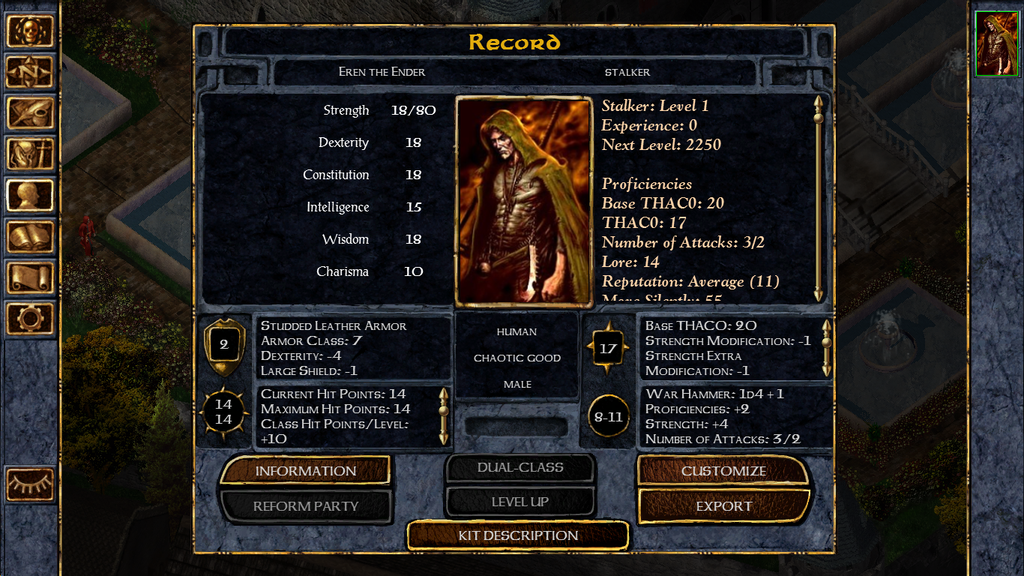Select Eren's party portrait
Image resolution: width=1024 pixels, height=576 pixels.
click(995, 45)
